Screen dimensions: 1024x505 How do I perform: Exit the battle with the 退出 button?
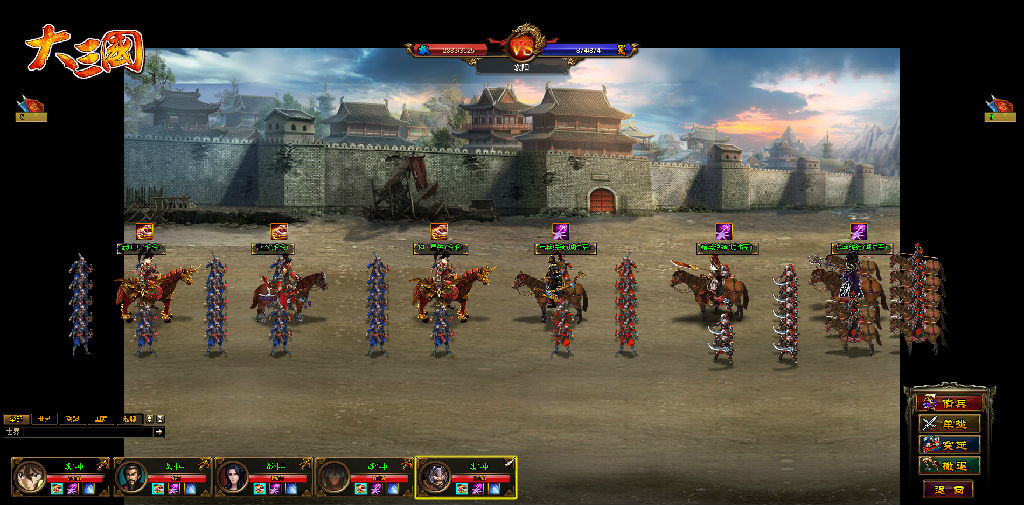pos(947,489)
